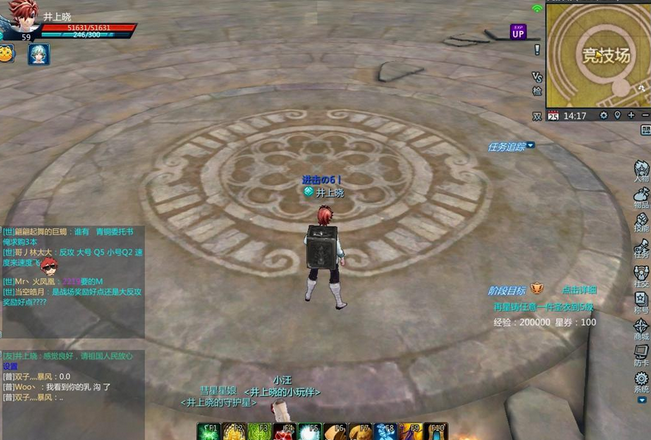
Task: Open the 任务 quest menu
Action: 641,249
